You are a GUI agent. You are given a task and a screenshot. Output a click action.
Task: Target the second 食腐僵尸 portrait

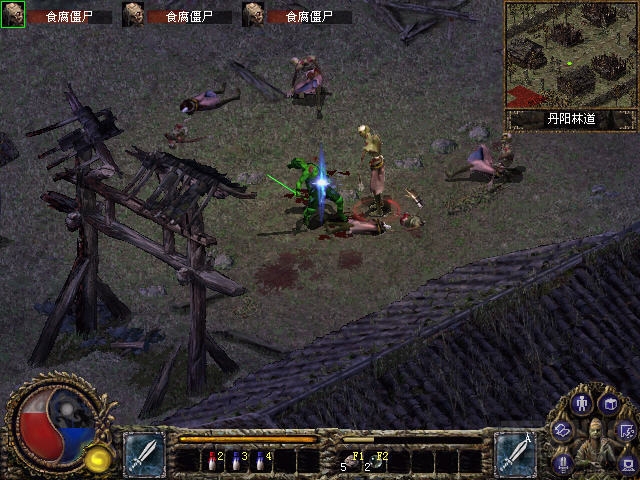[133, 14]
